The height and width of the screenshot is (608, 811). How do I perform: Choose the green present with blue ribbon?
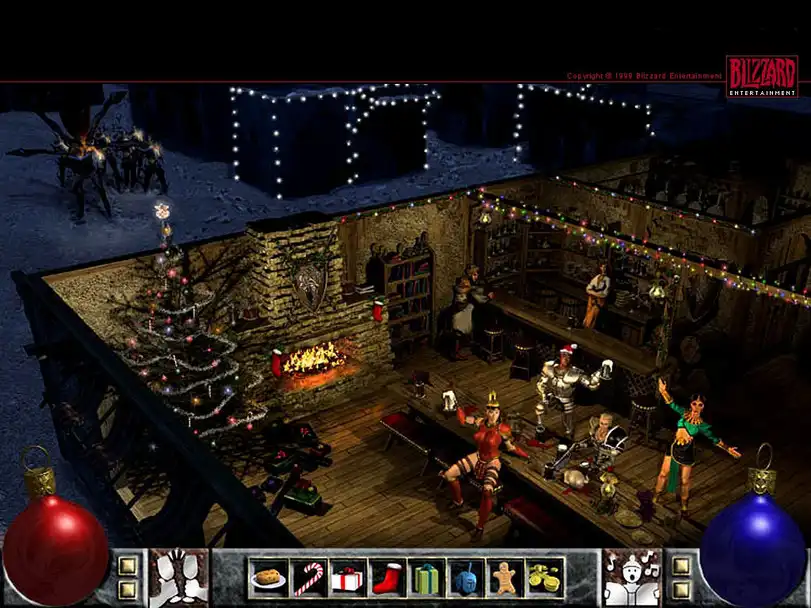pos(425,578)
